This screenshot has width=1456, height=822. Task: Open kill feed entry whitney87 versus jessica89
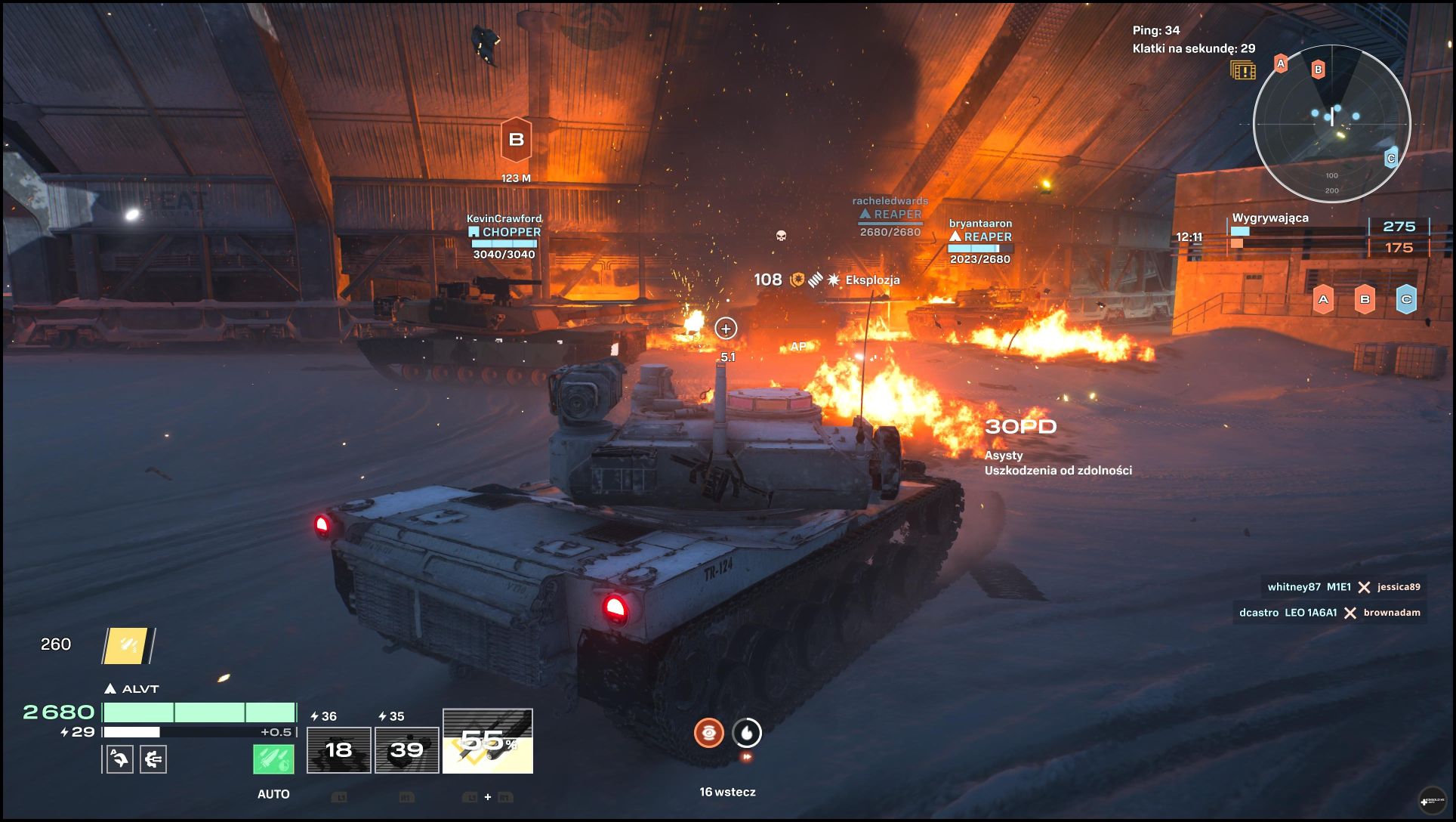click(1343, 587)
